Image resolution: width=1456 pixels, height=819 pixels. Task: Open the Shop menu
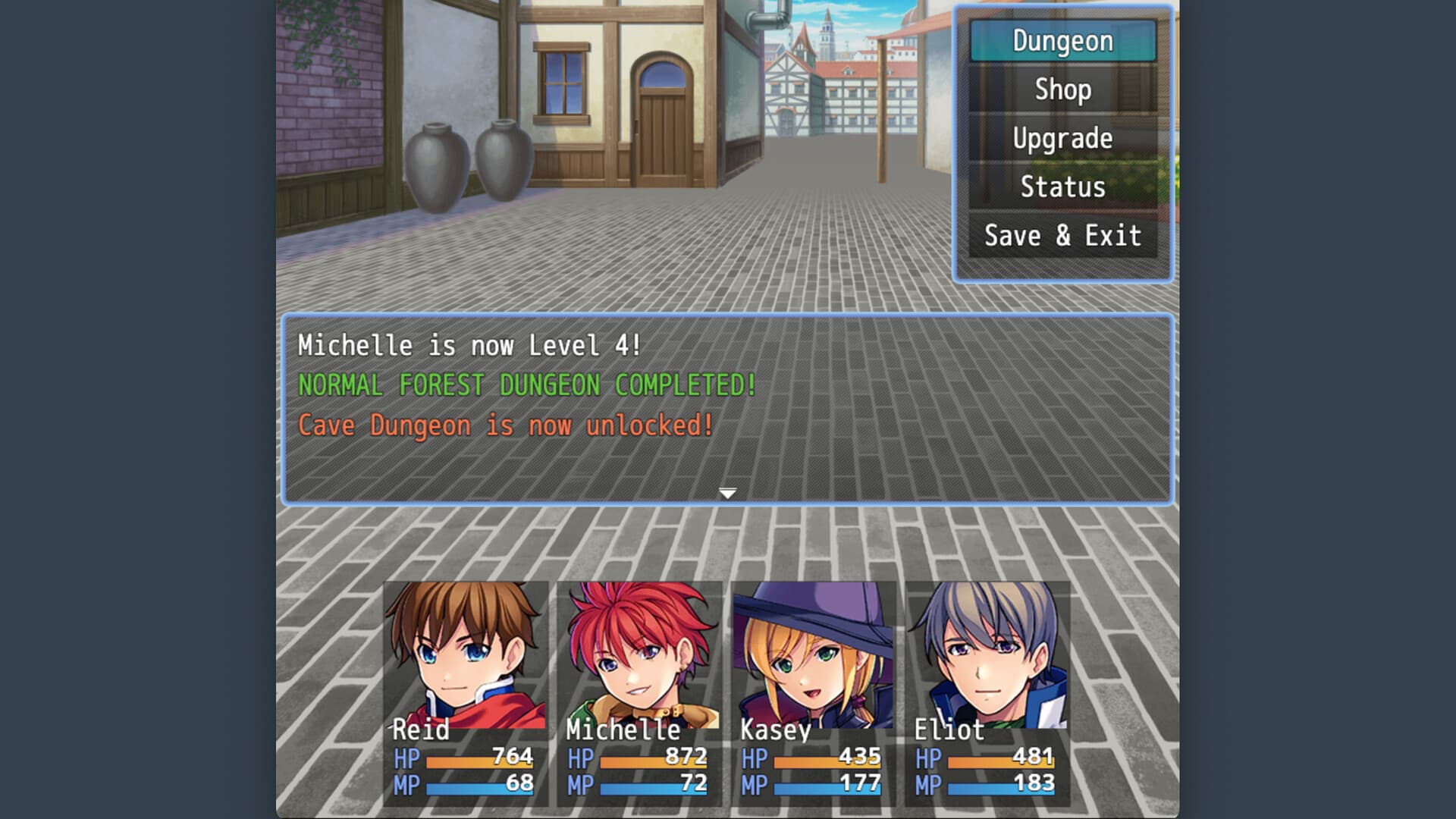pyautogui.click(x=1062, y=89)
